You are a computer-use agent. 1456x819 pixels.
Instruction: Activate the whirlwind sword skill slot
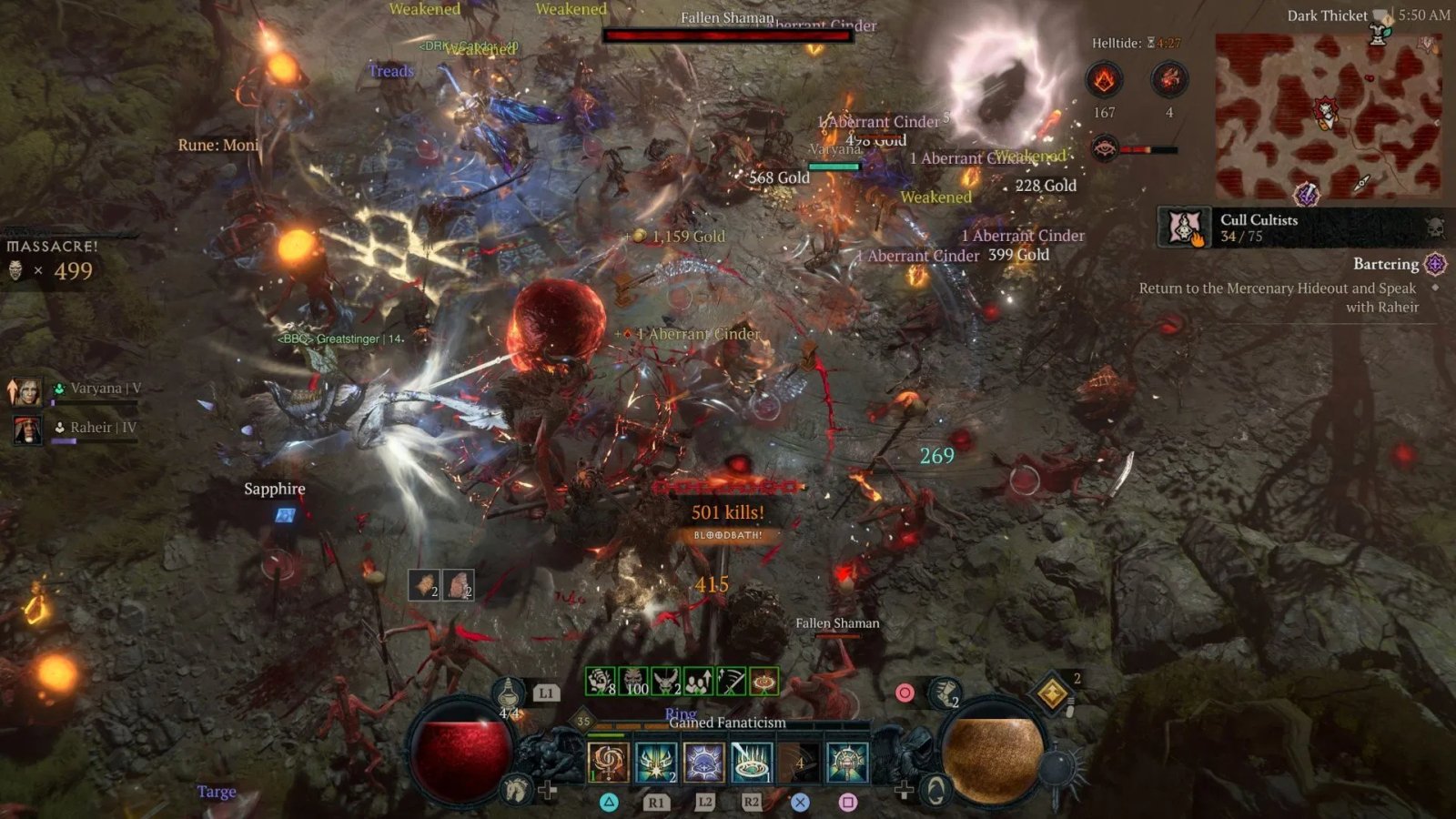point(608,763)
